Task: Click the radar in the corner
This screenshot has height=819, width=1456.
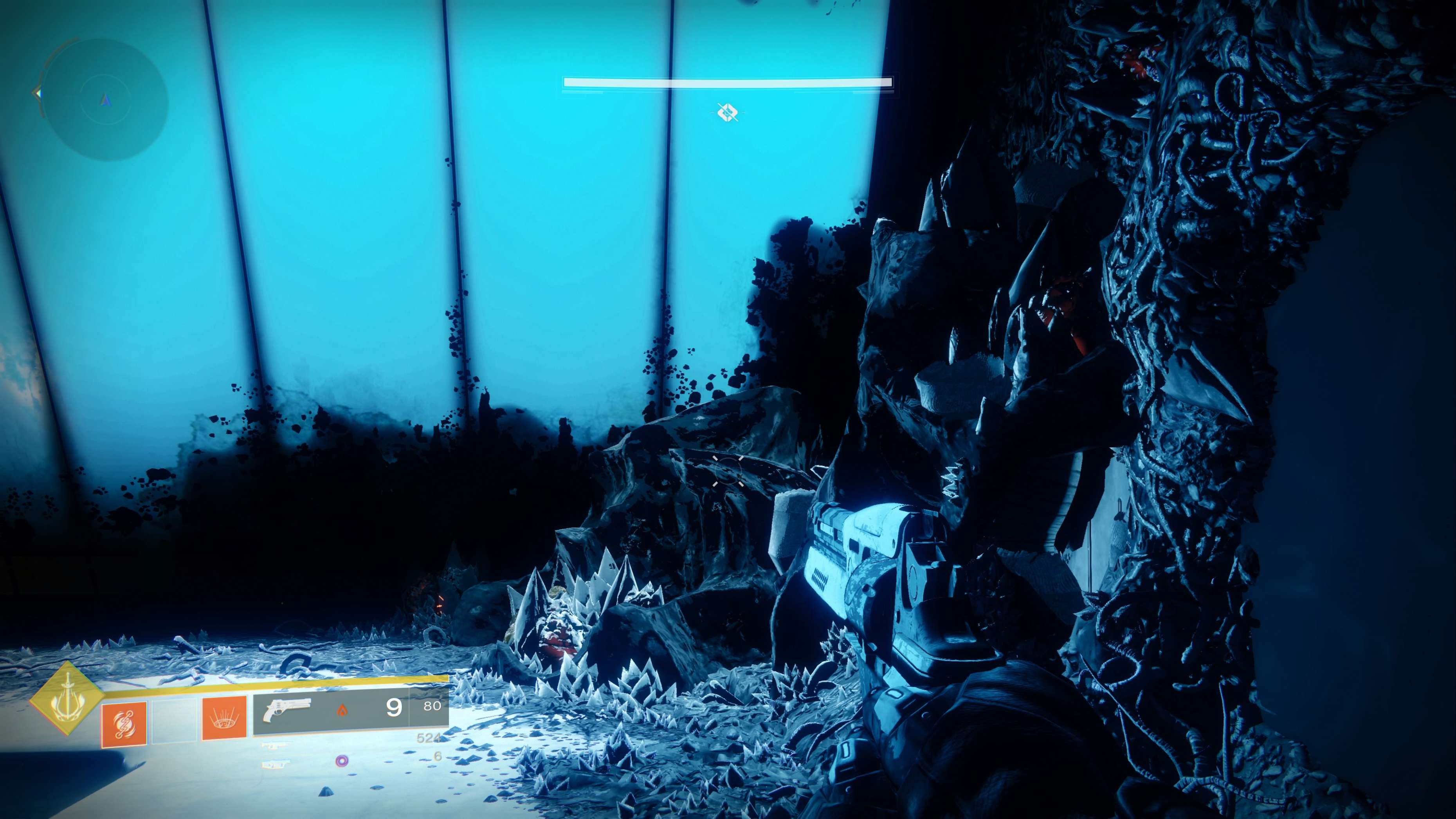Action: point(105,100)
